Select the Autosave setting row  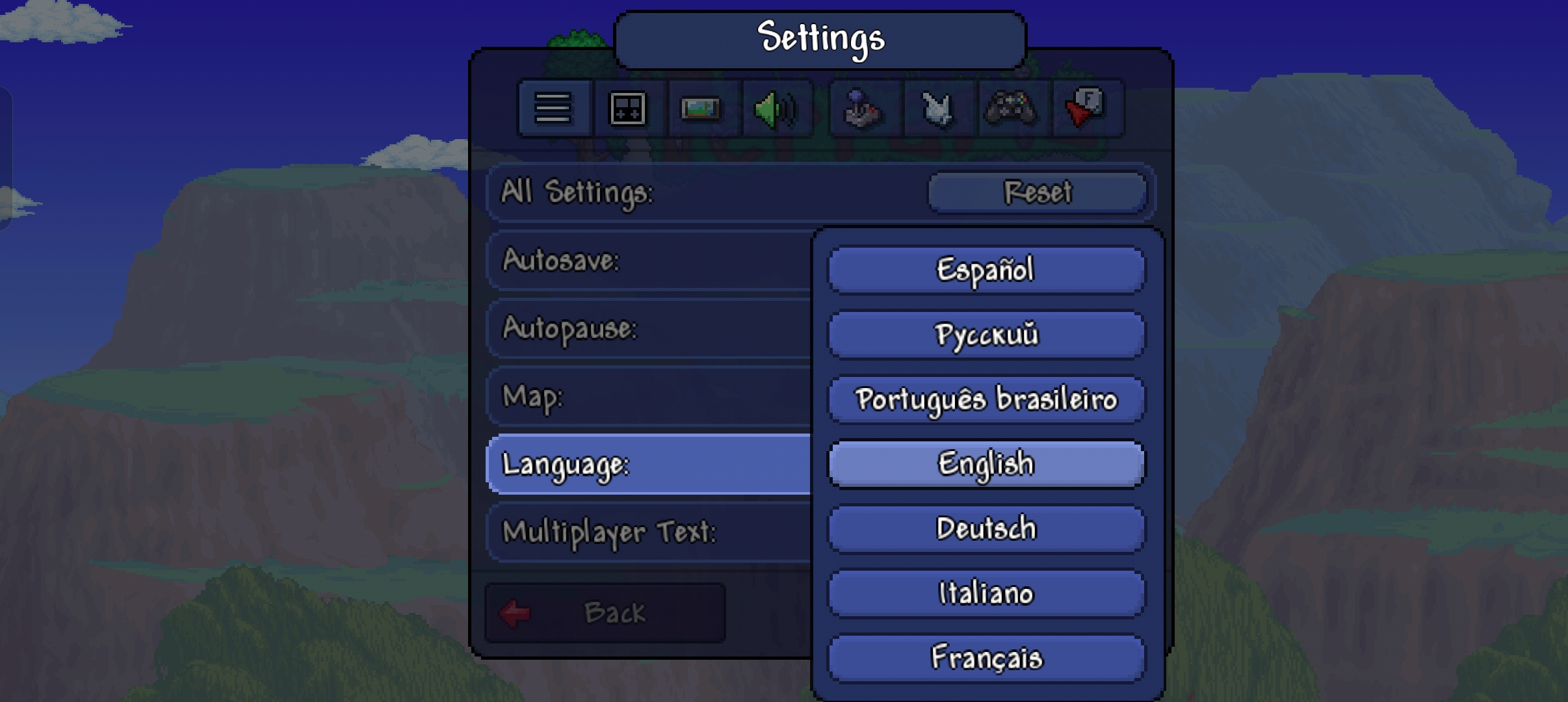649,261
